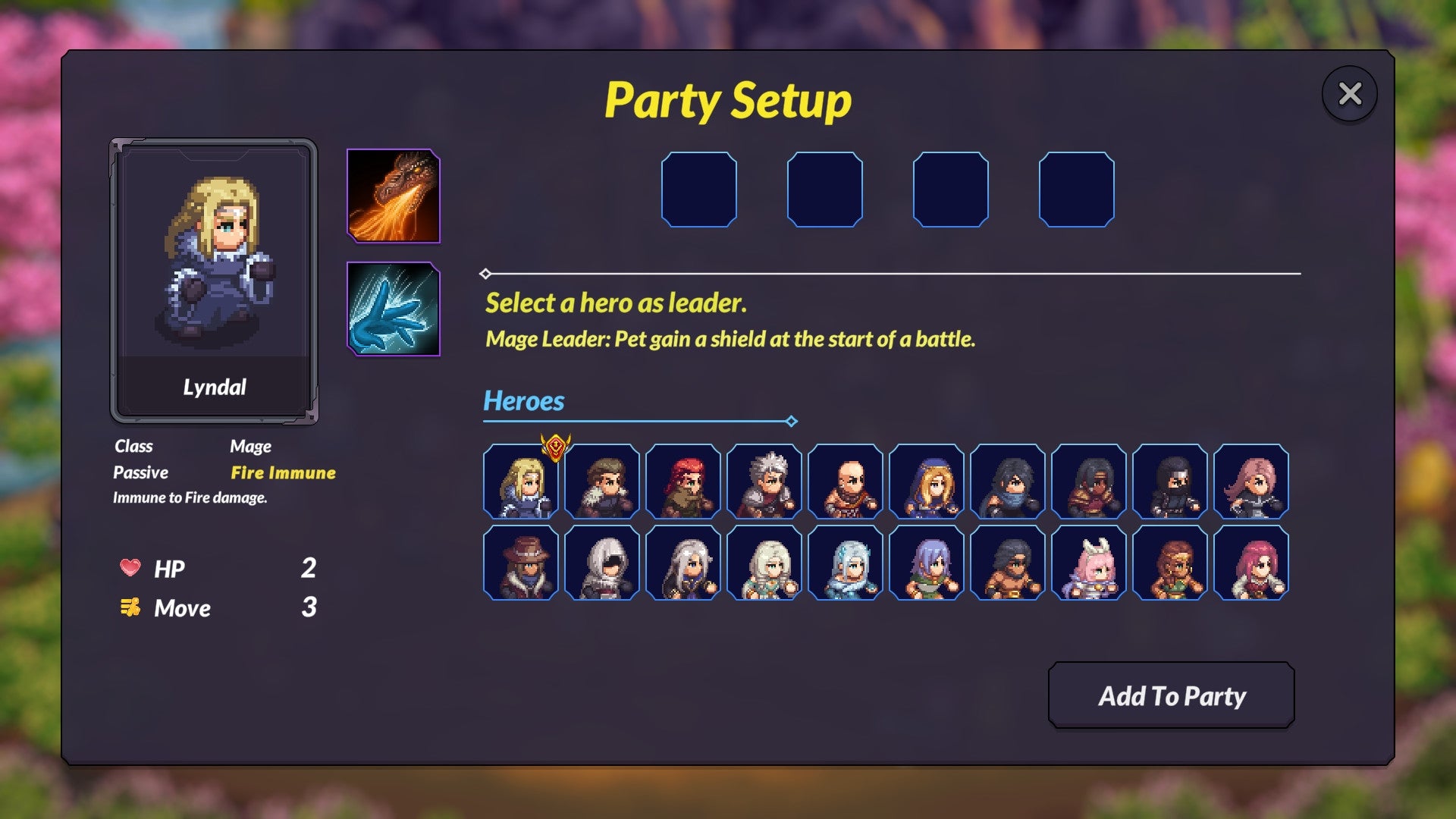Select the white-hooded assassin hero
Viewport: 1456px width, 819px height.
603,563
